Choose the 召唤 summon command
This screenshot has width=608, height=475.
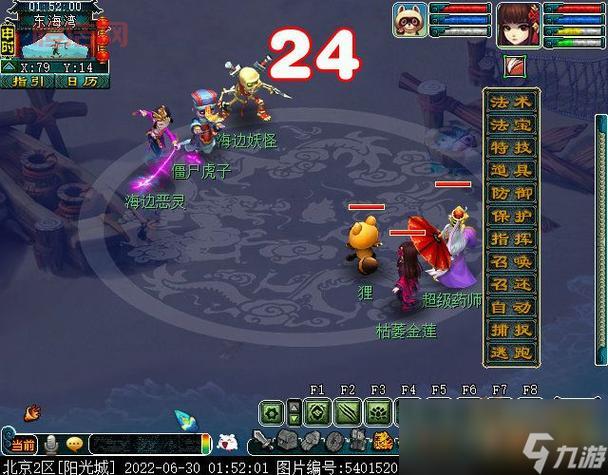click(x=511, y=262)
